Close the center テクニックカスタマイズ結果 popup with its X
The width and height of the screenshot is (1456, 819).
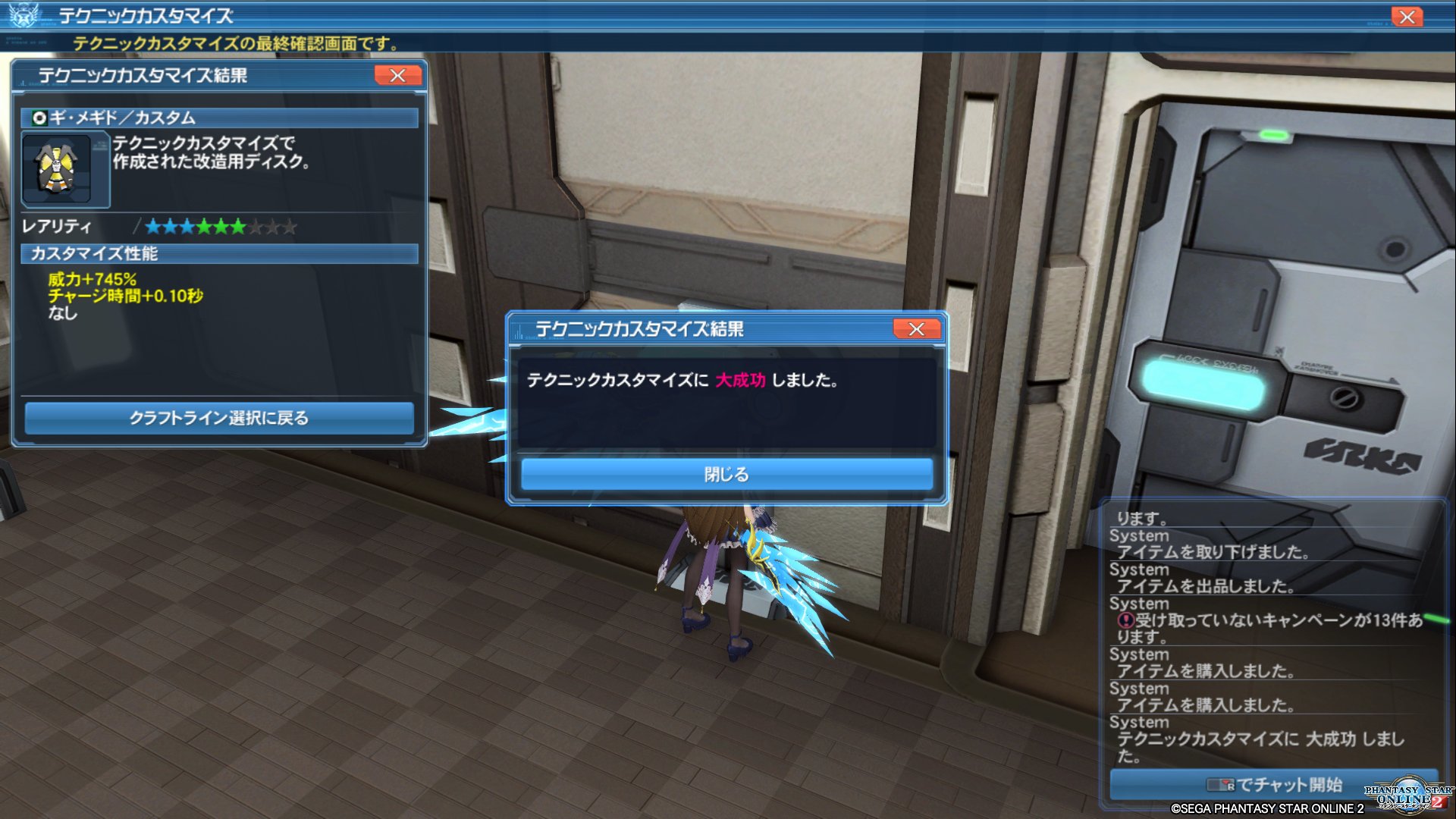pyautogui.click(x=916, y=329)
